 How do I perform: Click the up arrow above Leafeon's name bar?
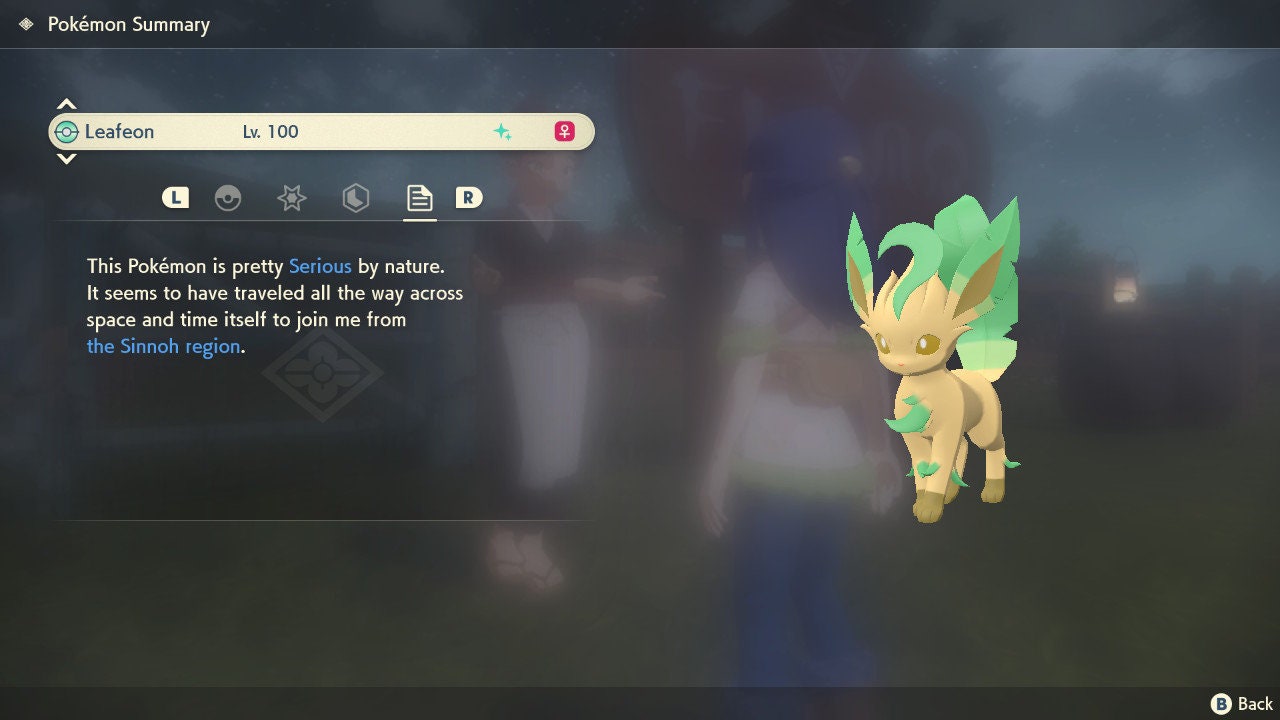(66, 104)
